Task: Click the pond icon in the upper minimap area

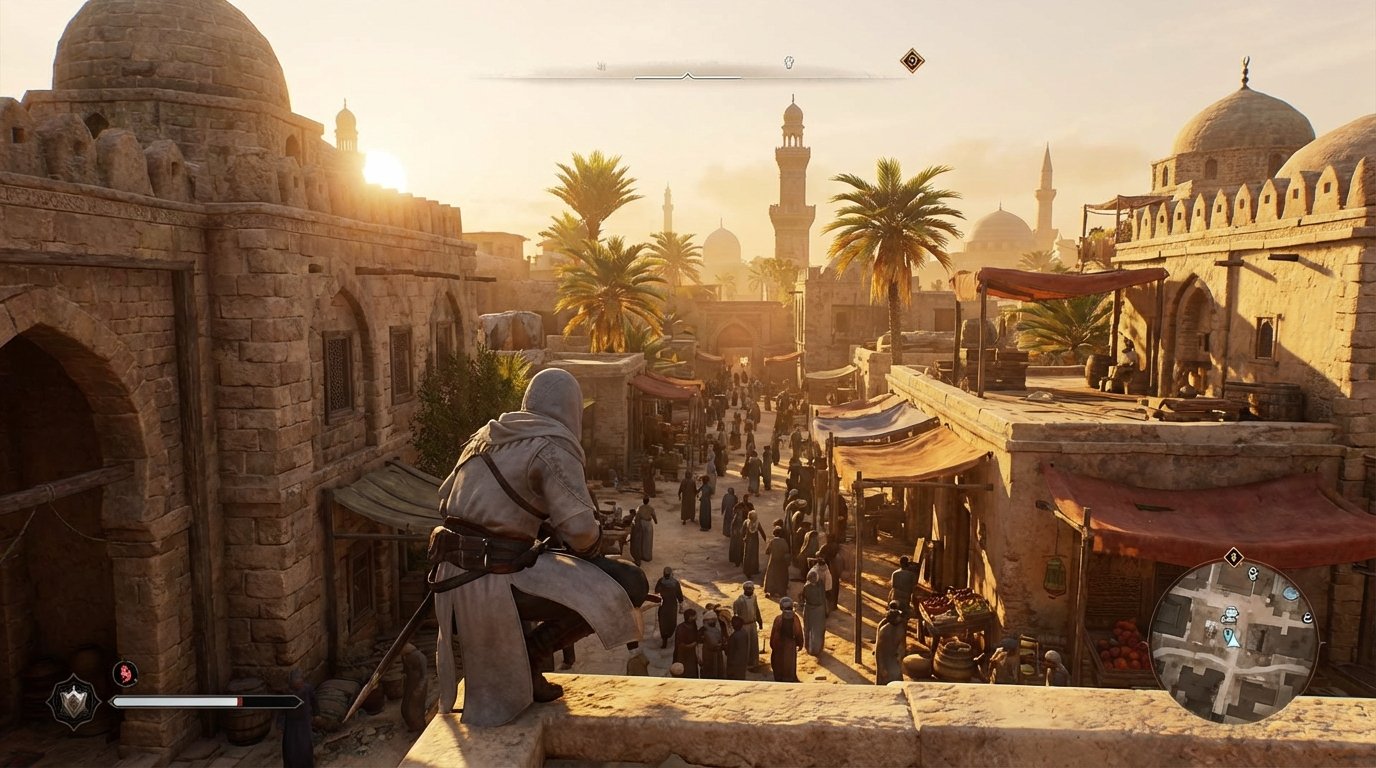Action: [1291, 592]
